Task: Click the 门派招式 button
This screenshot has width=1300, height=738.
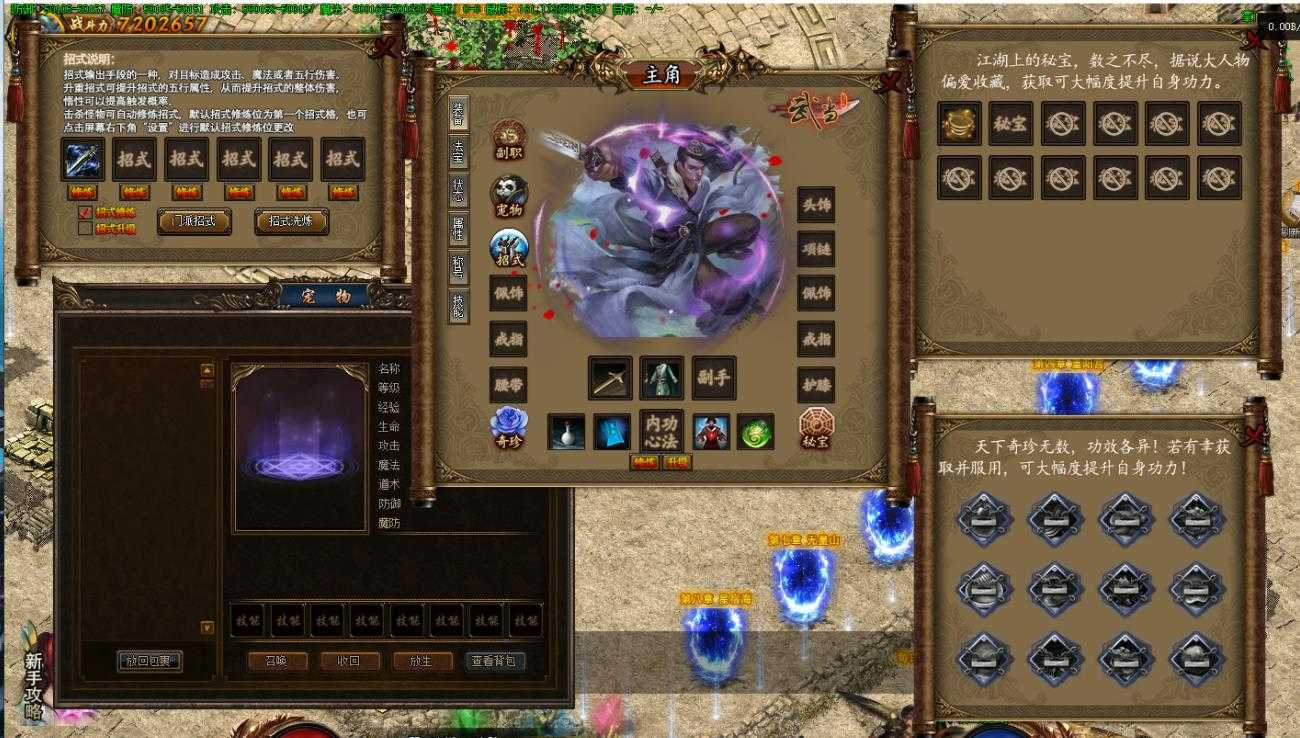Action: tap(194, 220)
